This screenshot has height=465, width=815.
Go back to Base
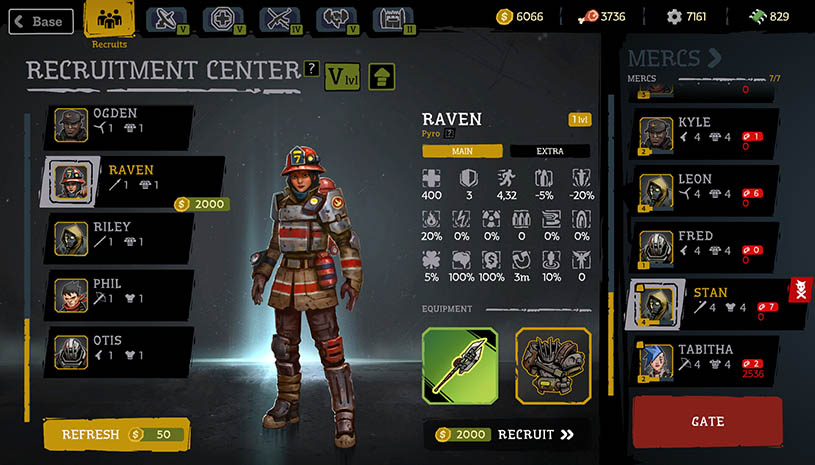pyautogui.click(x=39, y=21)
